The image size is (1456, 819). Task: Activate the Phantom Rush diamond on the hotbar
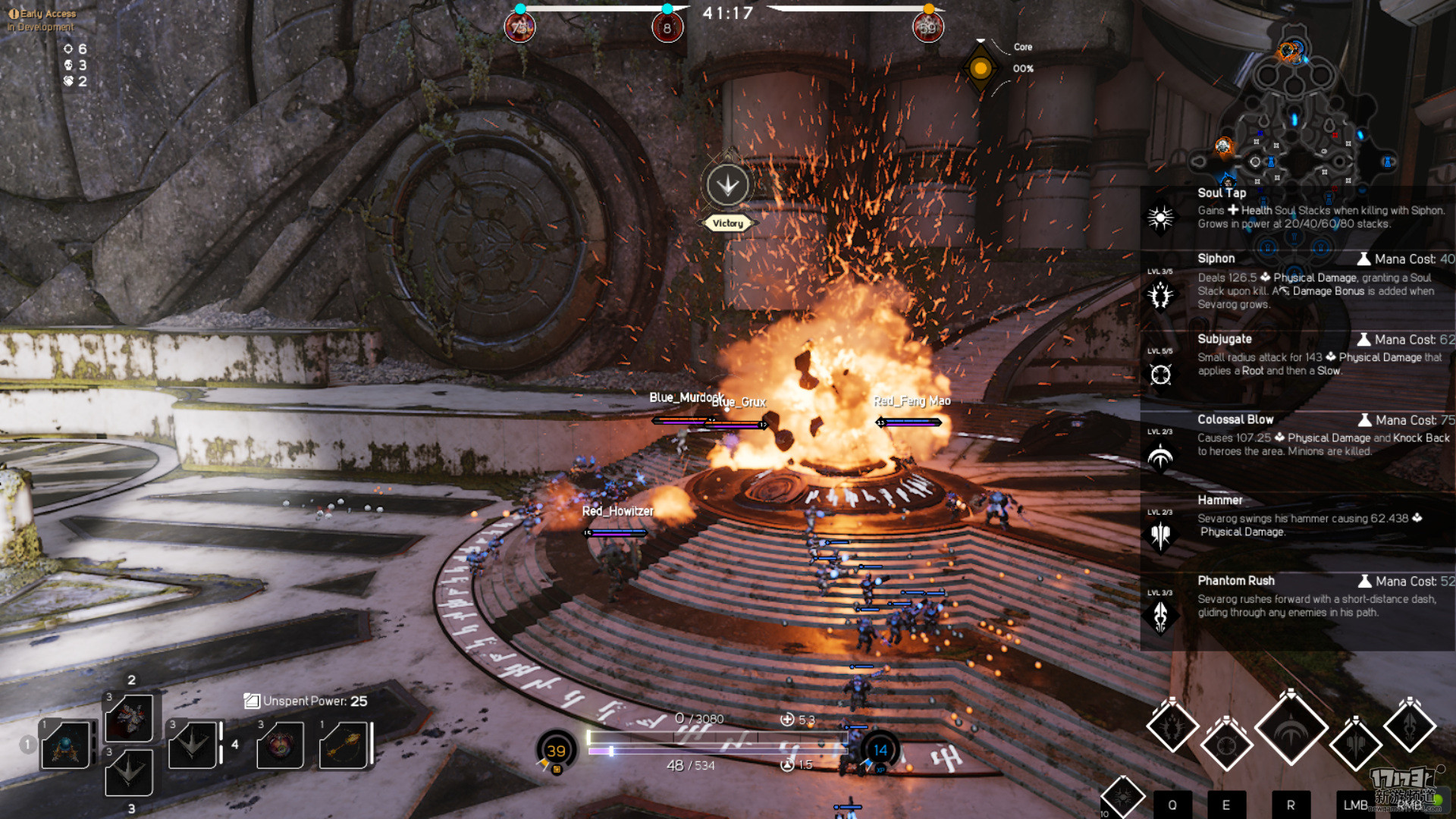[x=1410, y=726]
